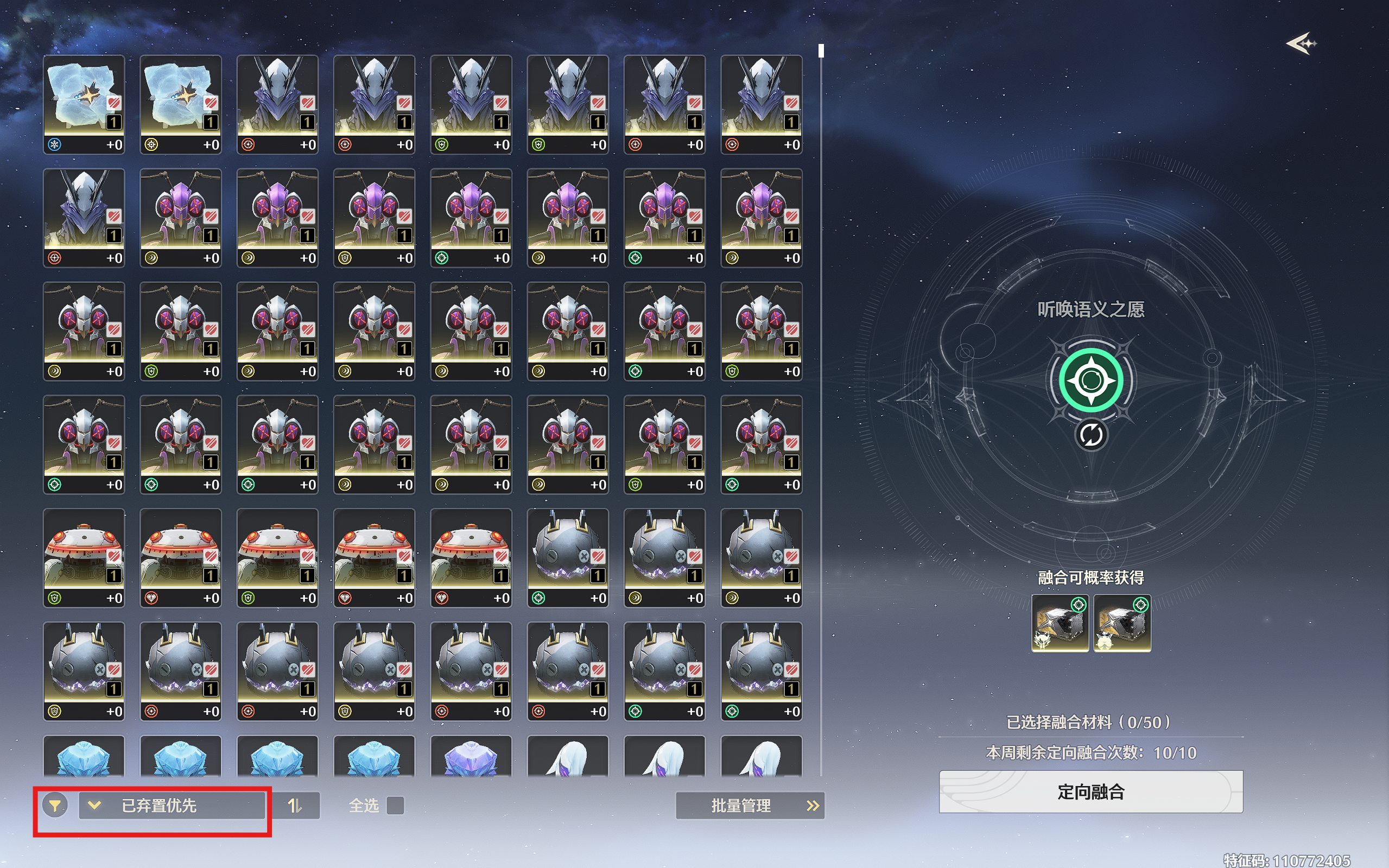Toggle the ascending/descending sort order button
The height and width of the screenshot is (868, 1389).
295,806
